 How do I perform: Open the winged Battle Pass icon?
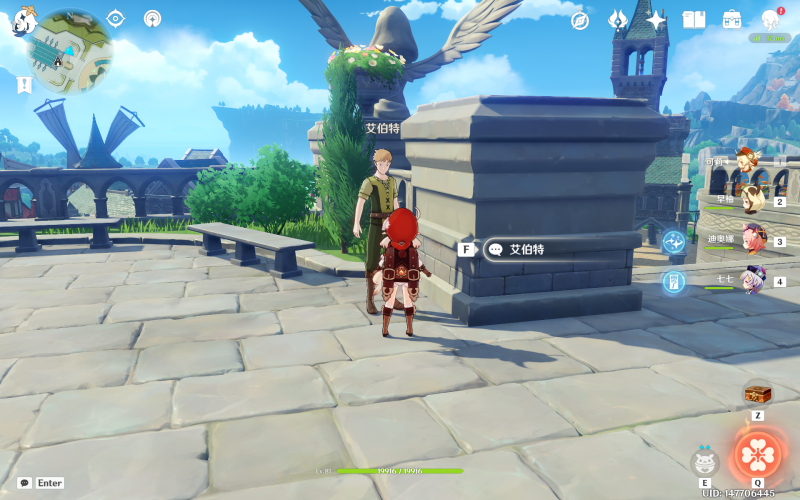pos(617,20)
